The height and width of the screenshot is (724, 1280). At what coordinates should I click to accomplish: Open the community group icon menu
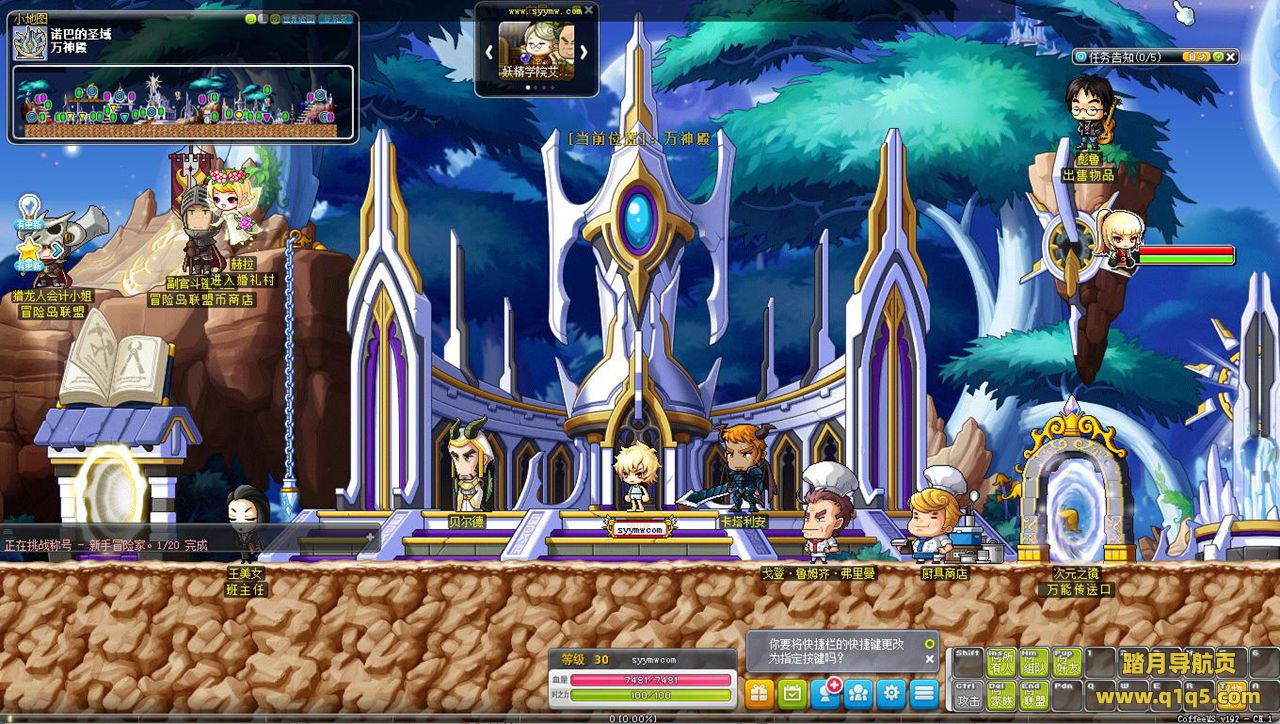[x=858, y=692]
